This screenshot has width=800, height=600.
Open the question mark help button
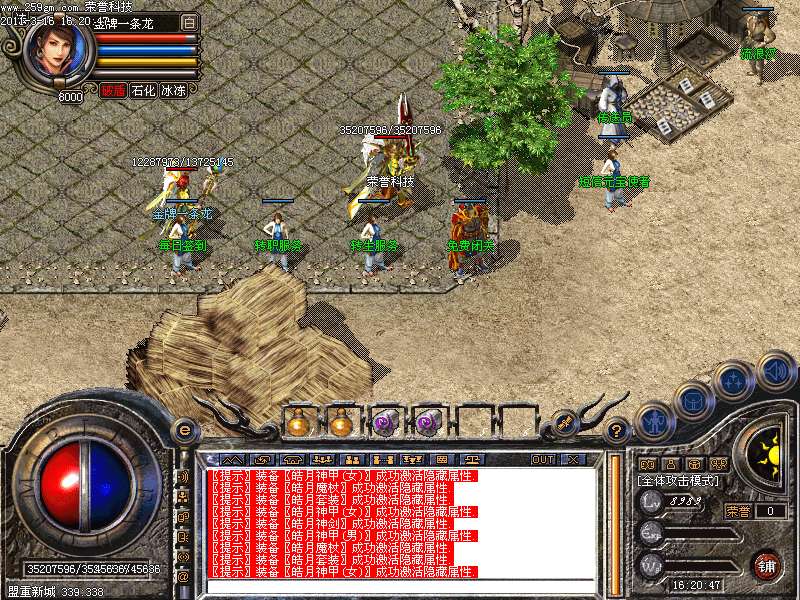[618, 430]
